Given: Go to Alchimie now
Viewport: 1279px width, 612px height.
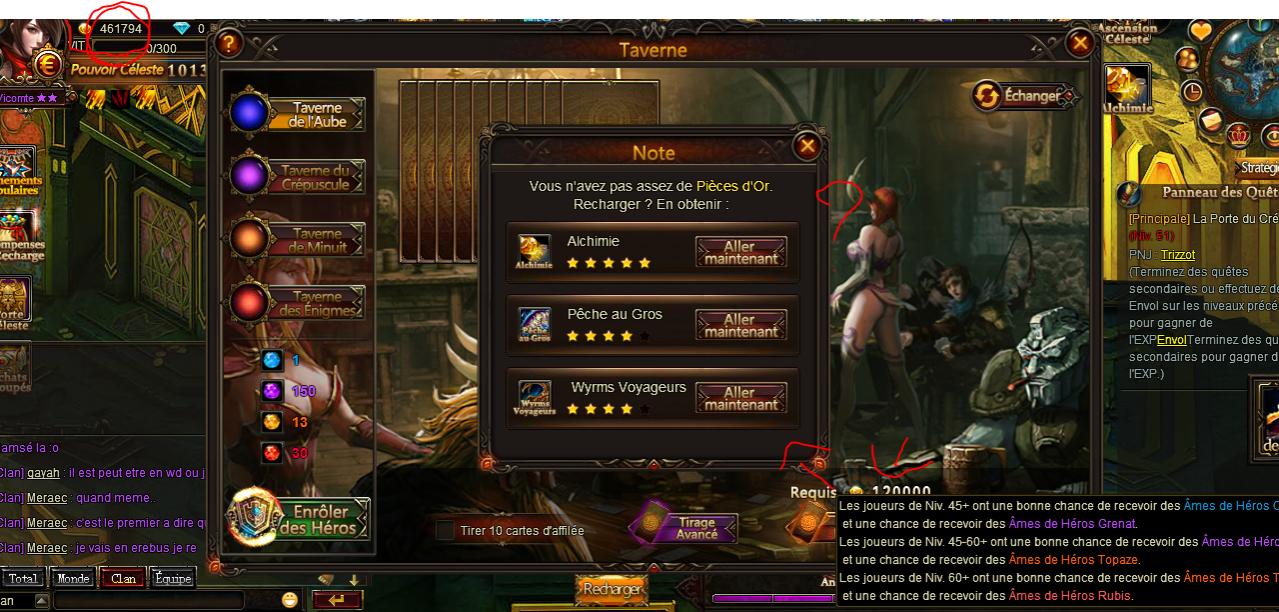Looking at the screenshot, I should pyautogui.click(x=741, y=251).
